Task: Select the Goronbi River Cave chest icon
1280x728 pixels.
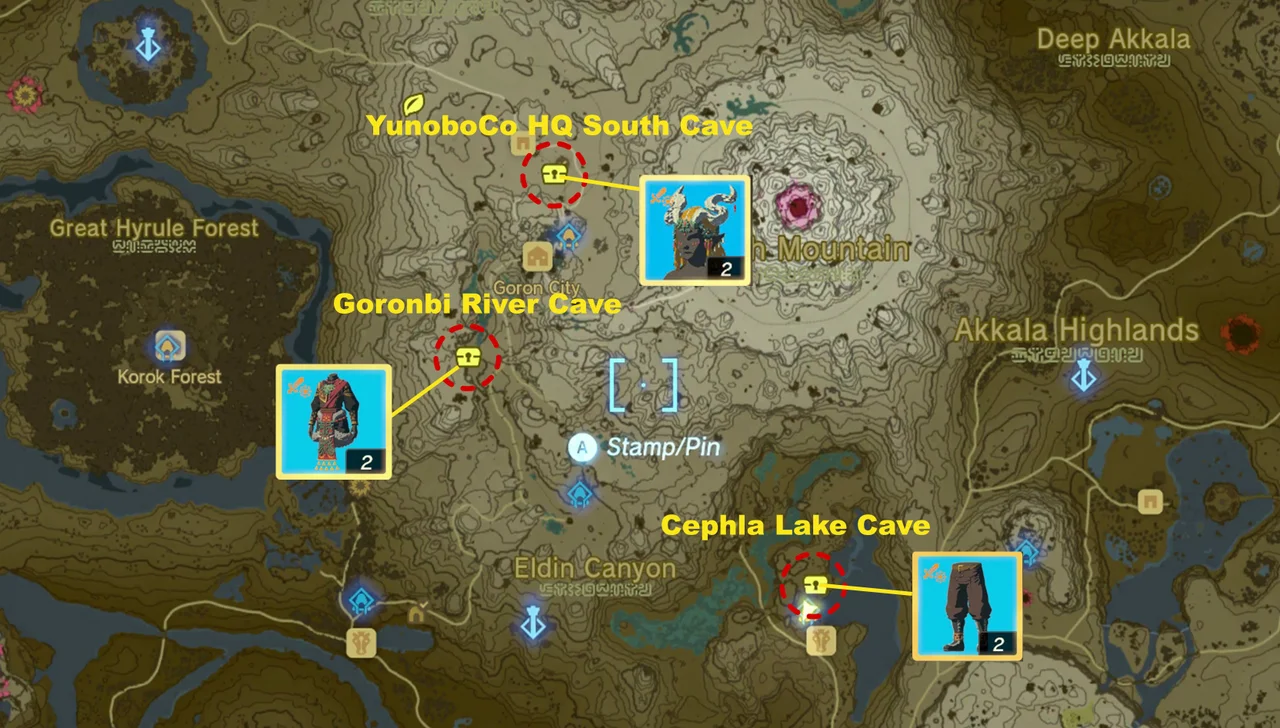Action: [x=467, y=356]
